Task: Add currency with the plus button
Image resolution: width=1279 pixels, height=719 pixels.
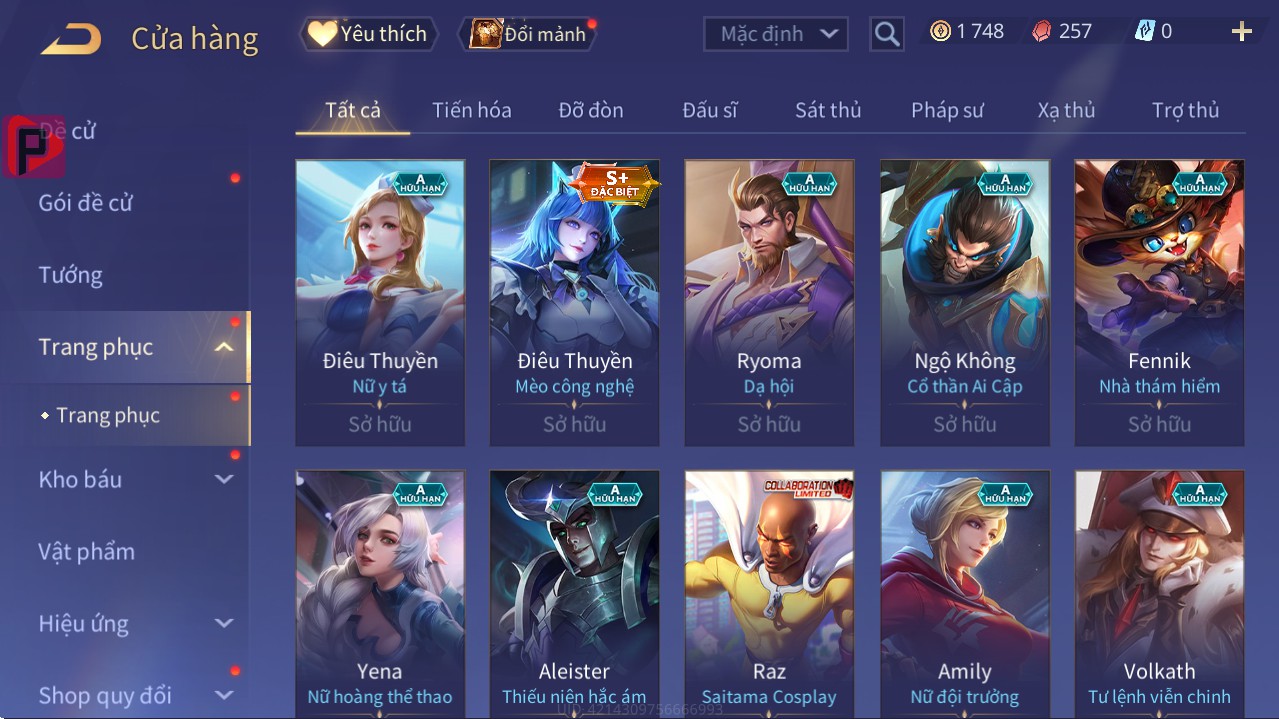Action: point(1241,32)
